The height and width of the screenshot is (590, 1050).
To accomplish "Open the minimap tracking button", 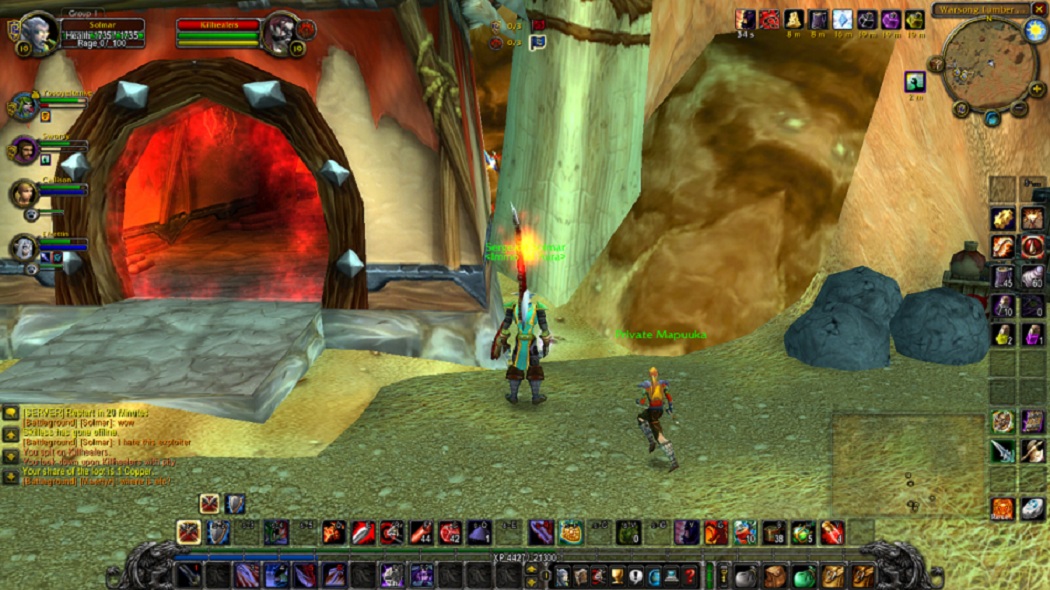I will [x=937, y=64].
